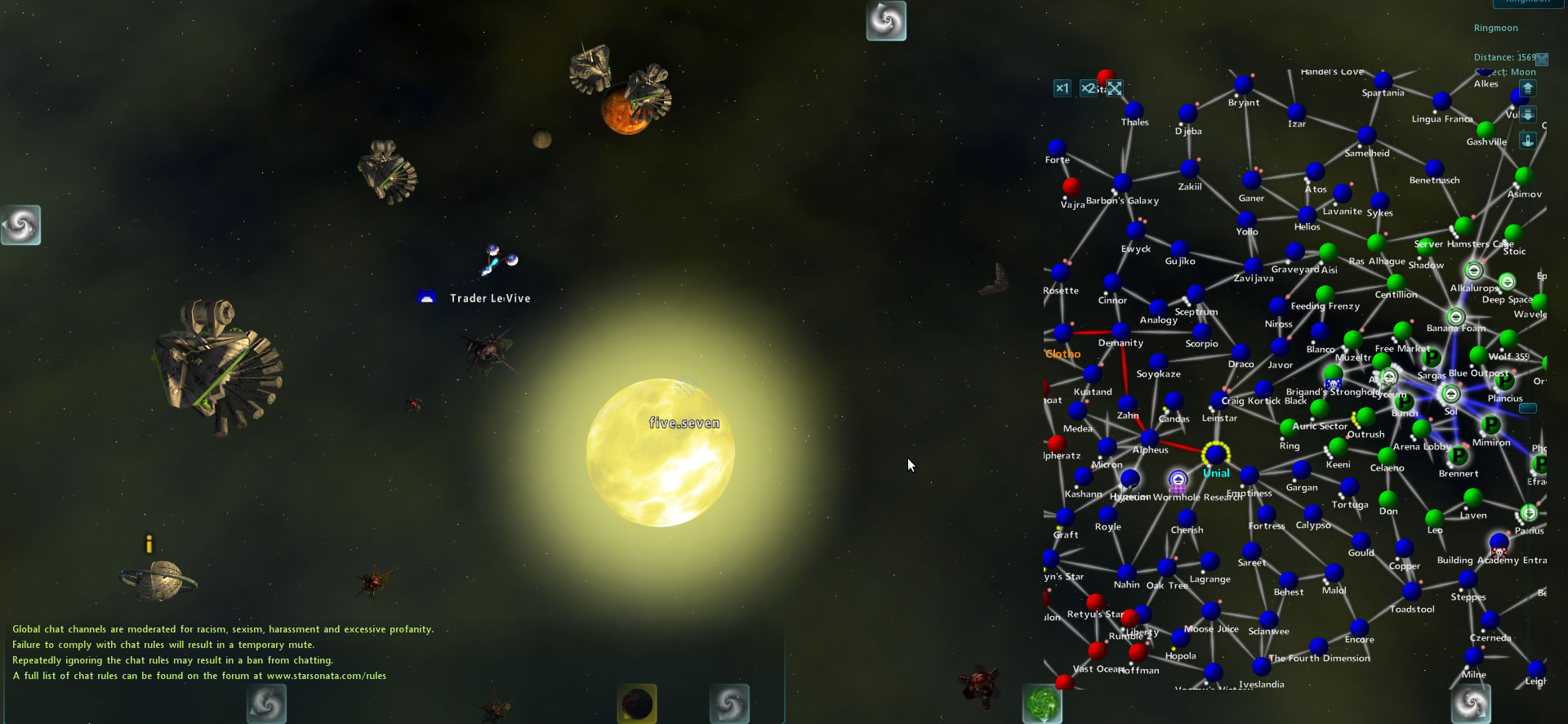Select the Banana Foam galaxy node
The image size is (1568, 724).
[x=1455, y=316]
